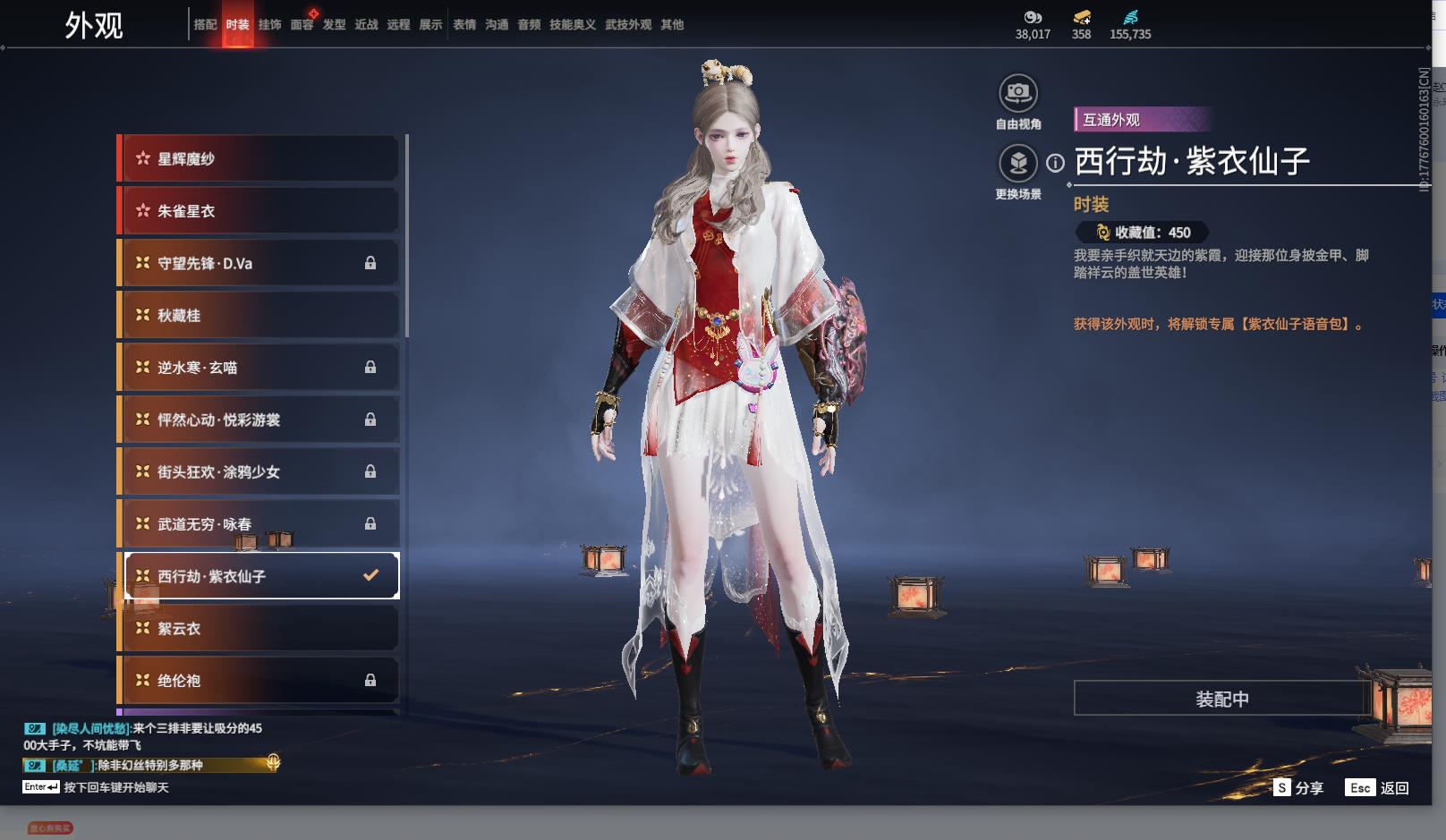Click the 分享 share button

[1298, 788]
